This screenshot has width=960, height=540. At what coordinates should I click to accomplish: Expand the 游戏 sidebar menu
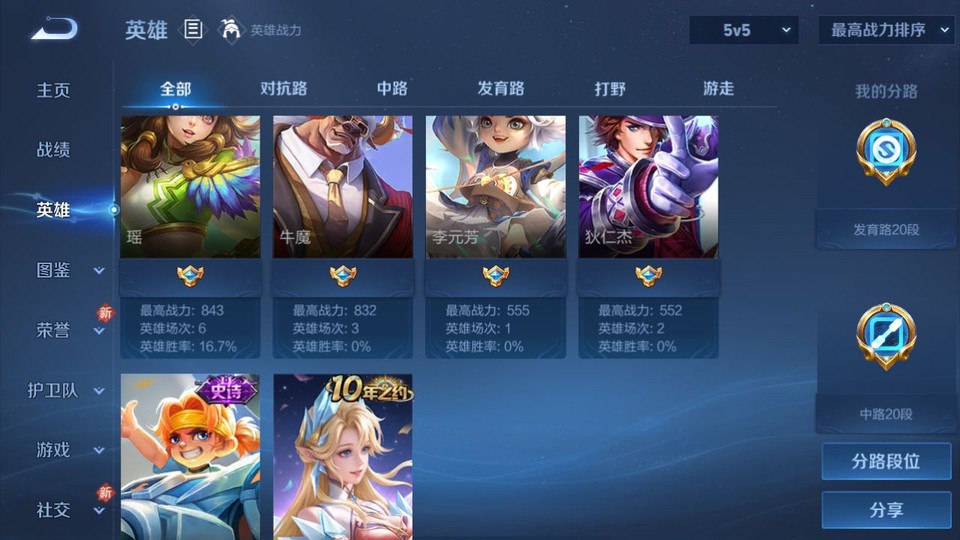[x=68, y=450]
